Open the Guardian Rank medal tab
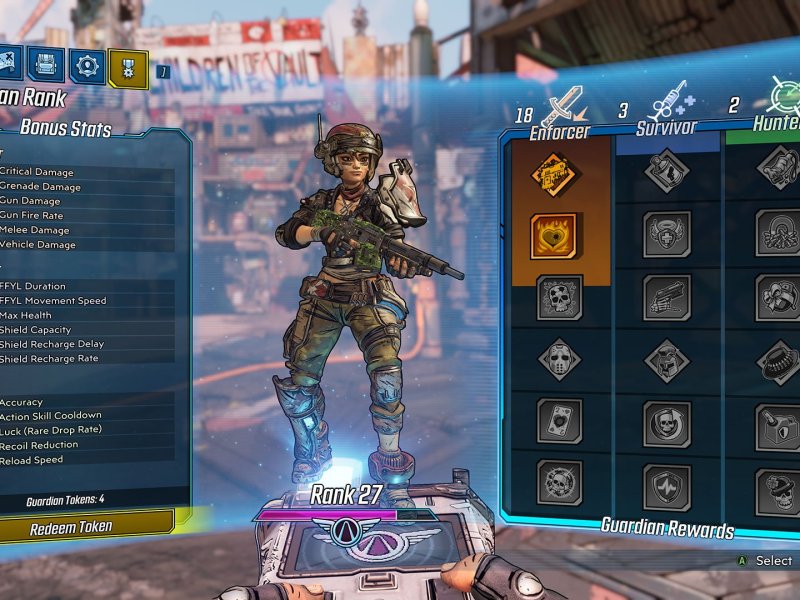Viewport: 800px width, 600px height. click(x=128, y=67)
